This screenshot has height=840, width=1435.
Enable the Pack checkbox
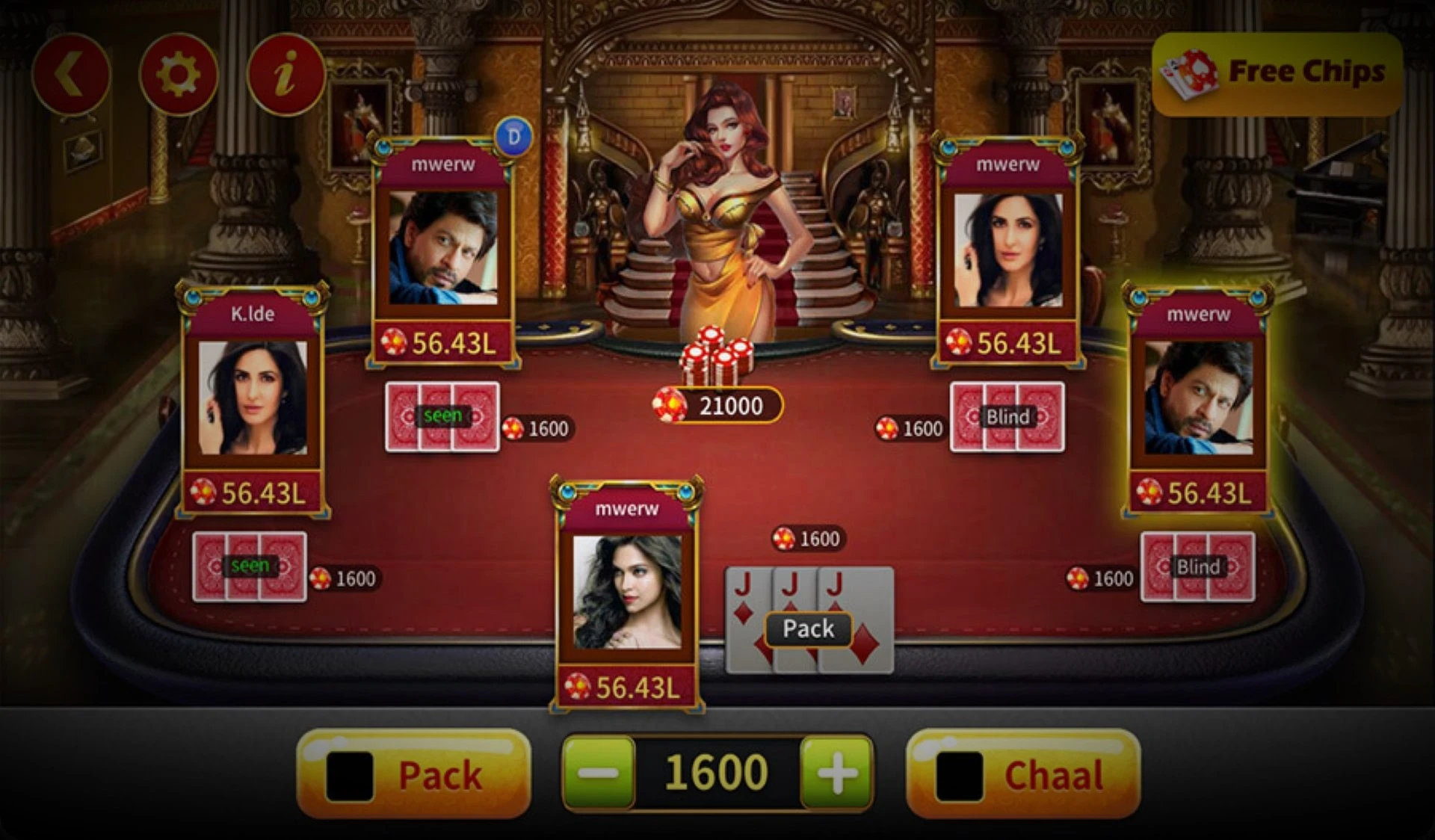tap(352, 774)
